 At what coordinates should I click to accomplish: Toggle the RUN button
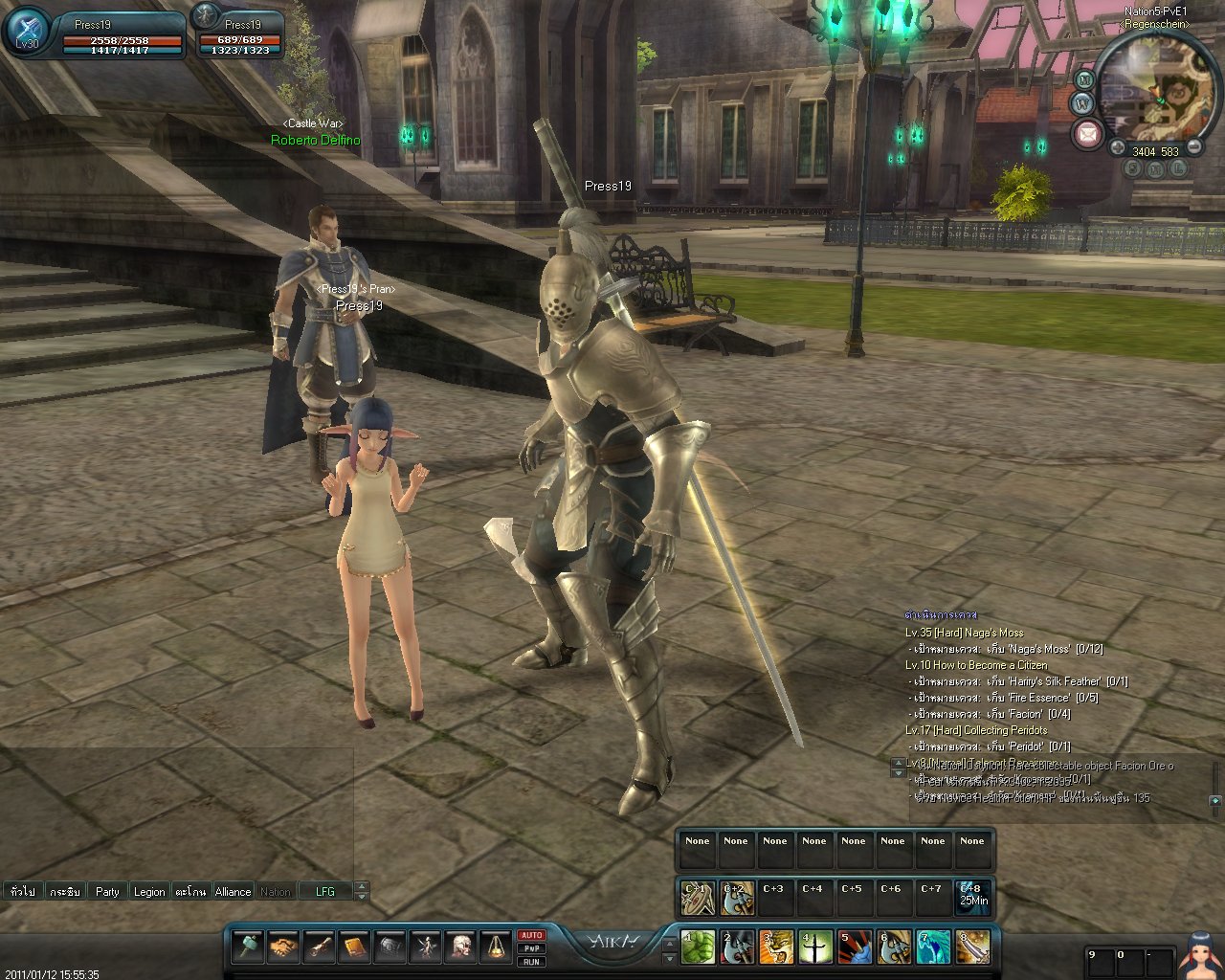tap(531, 962)
